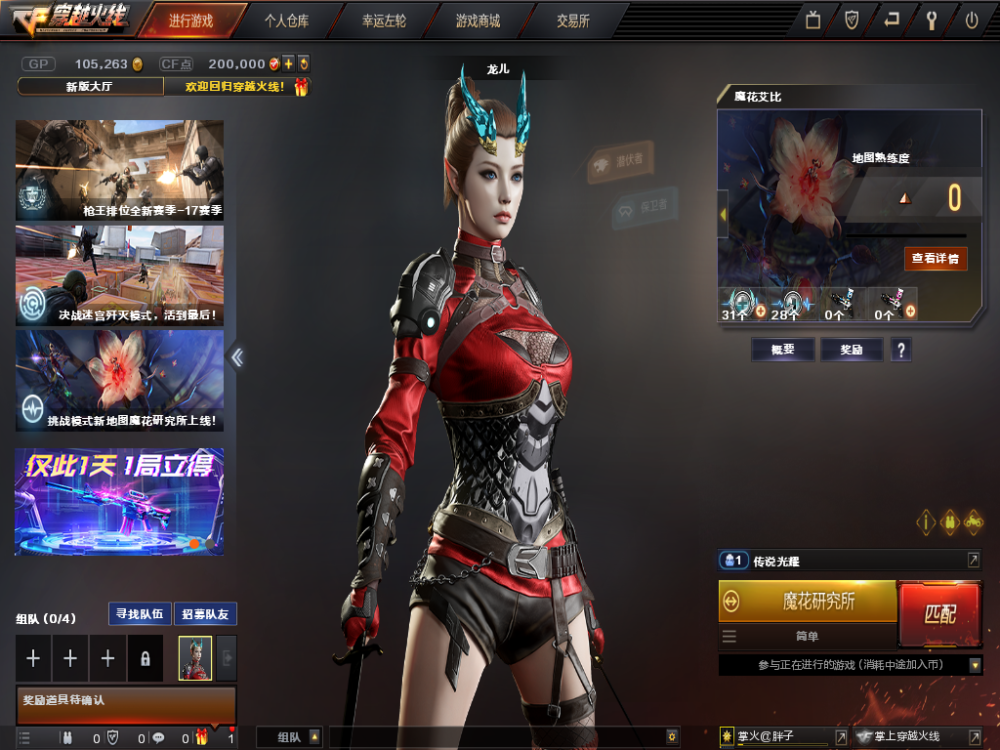1000x750 pixels.
Task: Click the power exit icon
Action: click(x=971, y=20)
